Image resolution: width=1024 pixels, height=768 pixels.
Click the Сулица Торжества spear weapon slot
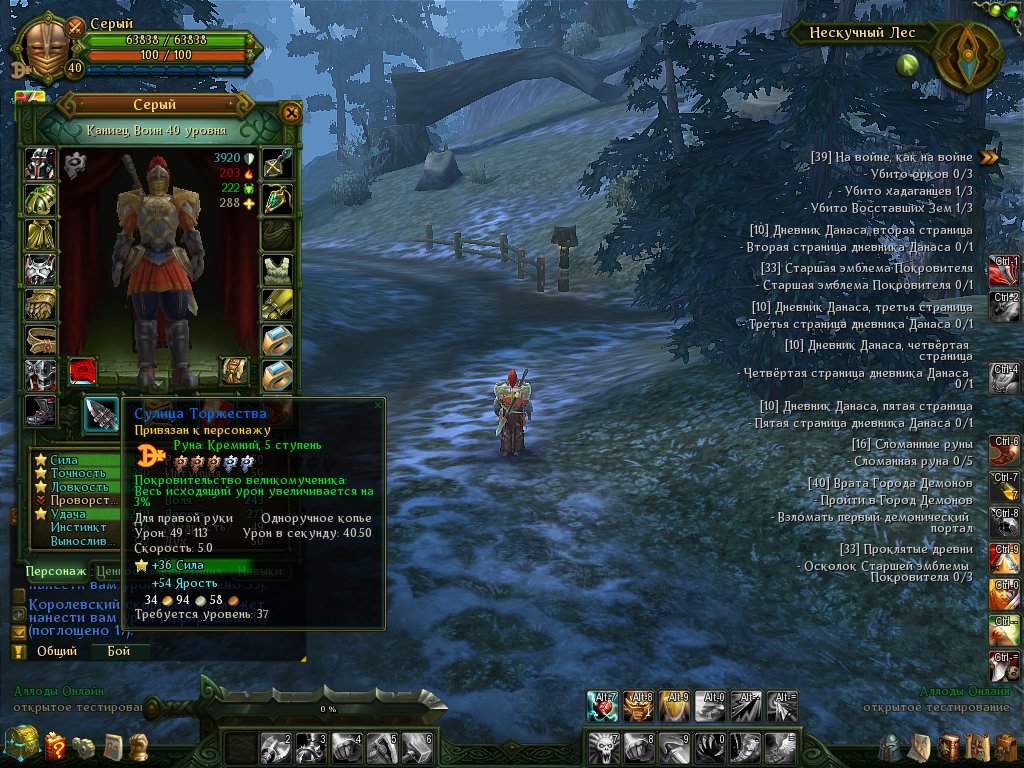pyautogui.click(x=101, y=414)
